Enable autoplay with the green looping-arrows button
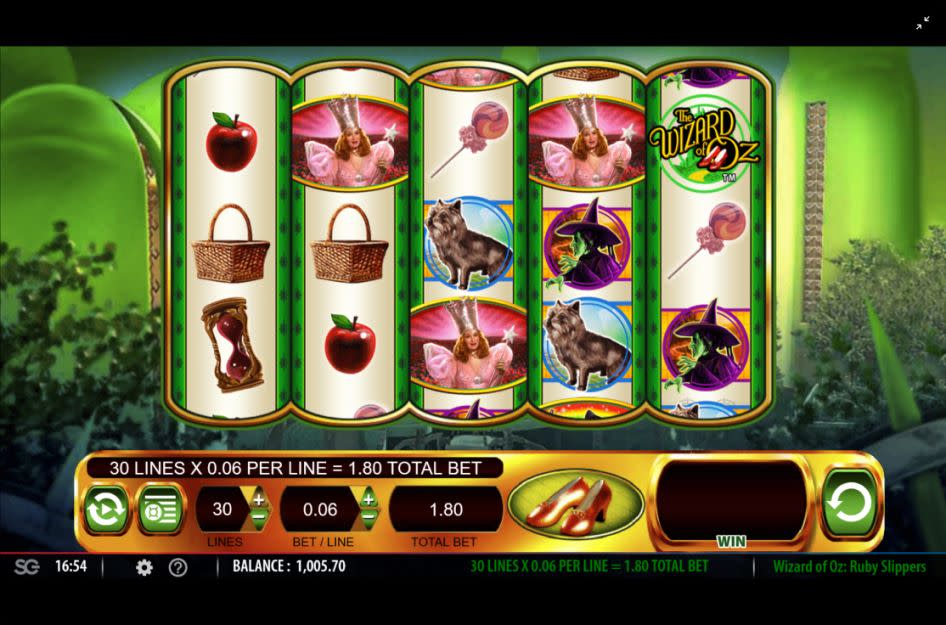Image resolution: width=946 pixels, height=625 pixels. pos(105,509)
